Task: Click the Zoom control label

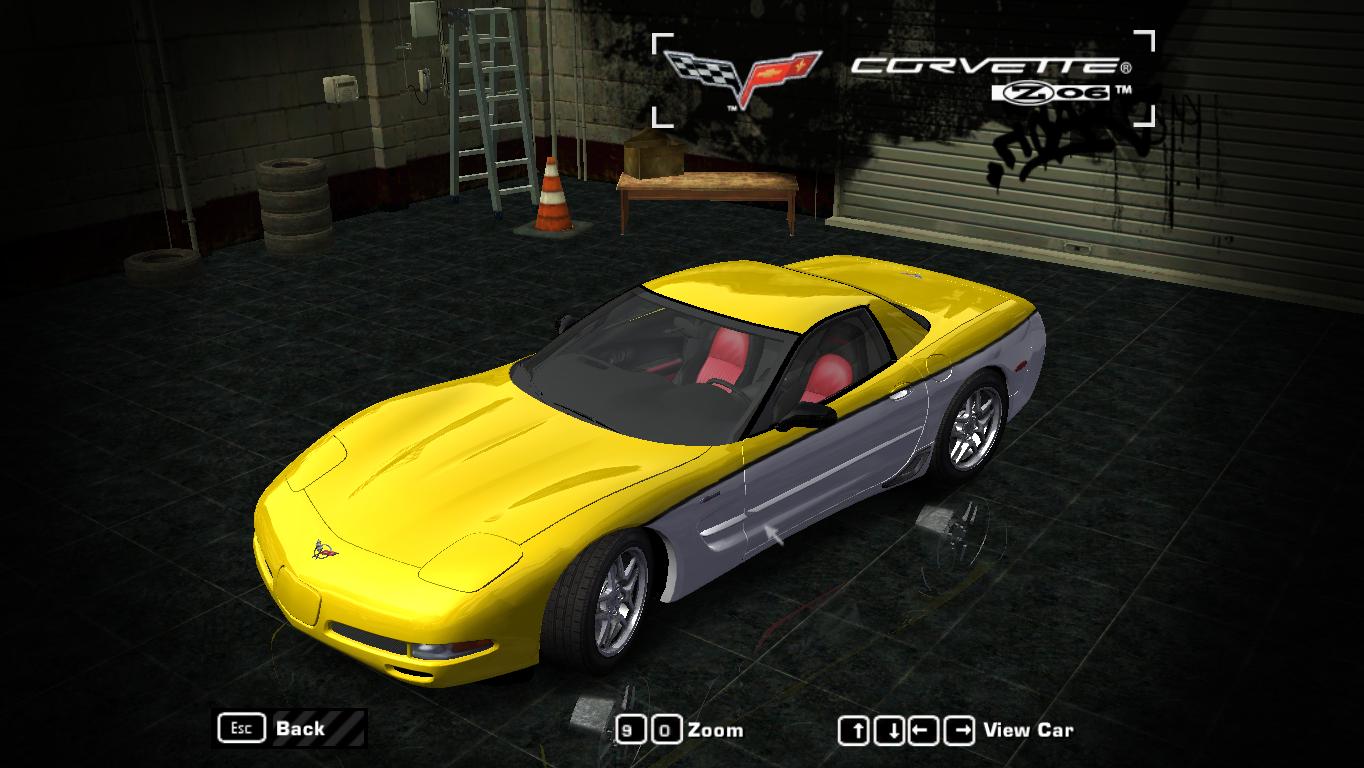Action: click(715, 729)
